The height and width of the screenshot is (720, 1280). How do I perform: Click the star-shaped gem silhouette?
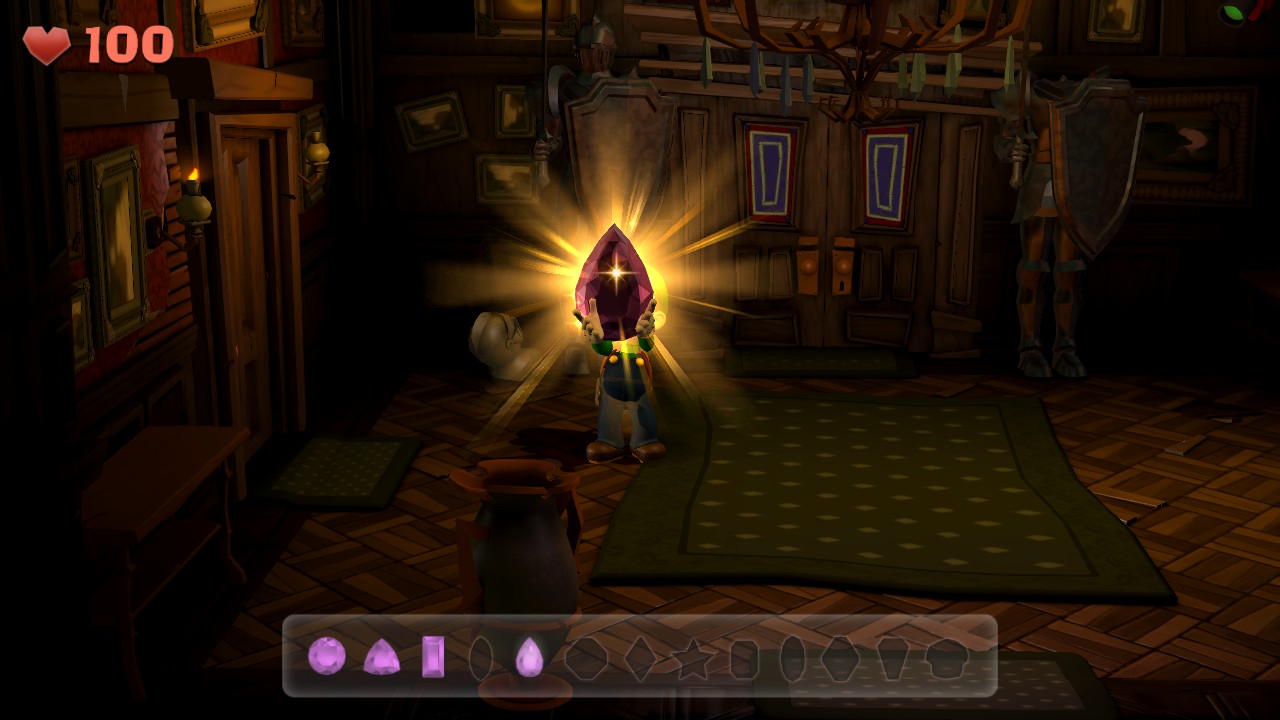tap(693, 657)
